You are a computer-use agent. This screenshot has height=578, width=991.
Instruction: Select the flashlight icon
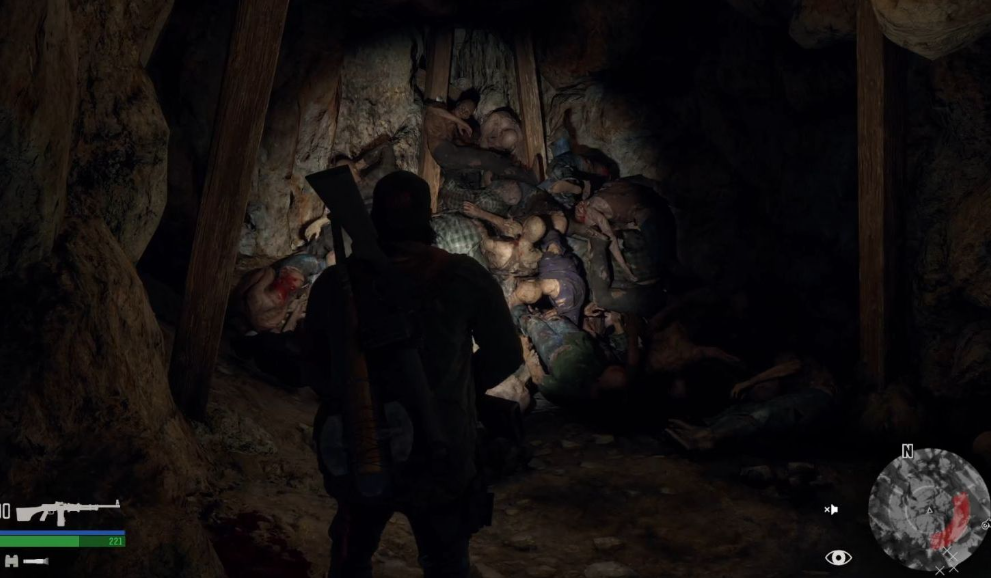tap(36, 561)
